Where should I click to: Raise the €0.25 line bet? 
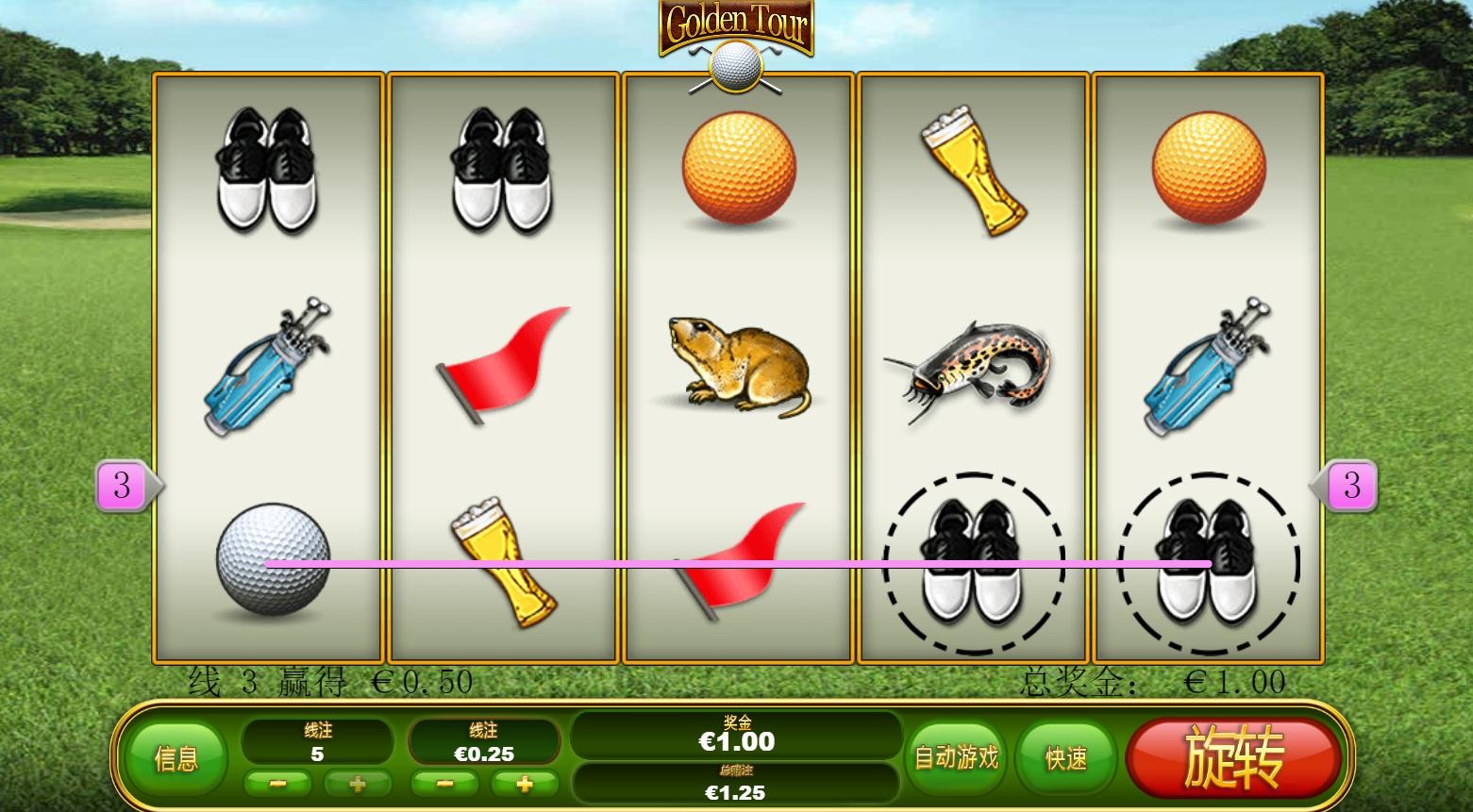pos(525,783)
